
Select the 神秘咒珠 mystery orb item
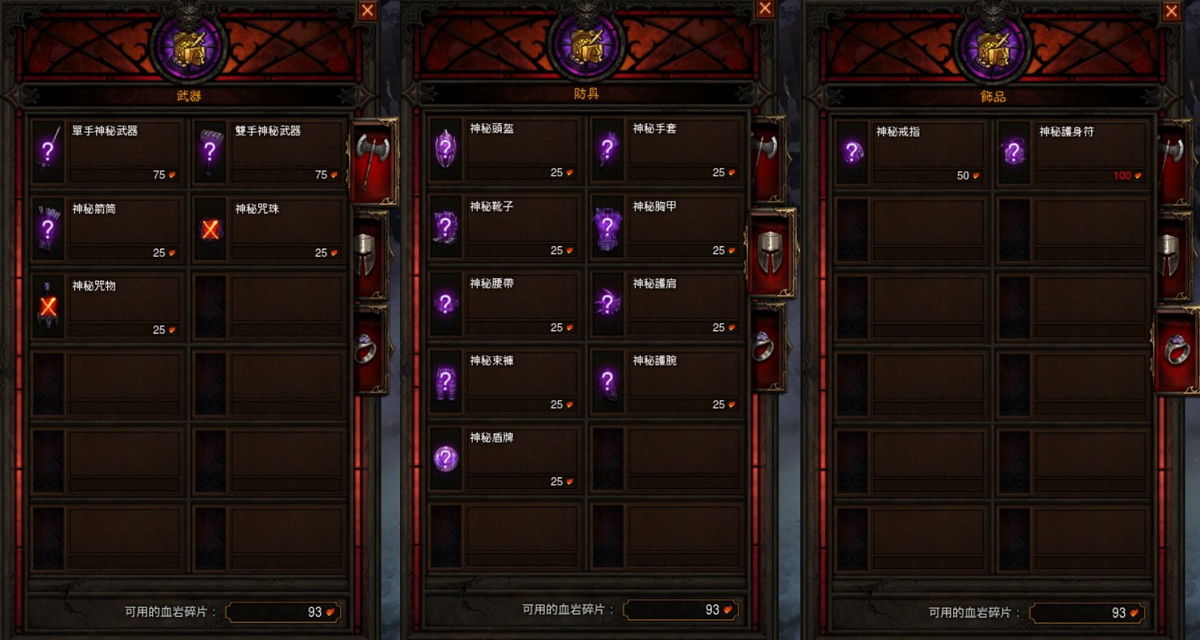pyautogui.click(x=270, y=230)
